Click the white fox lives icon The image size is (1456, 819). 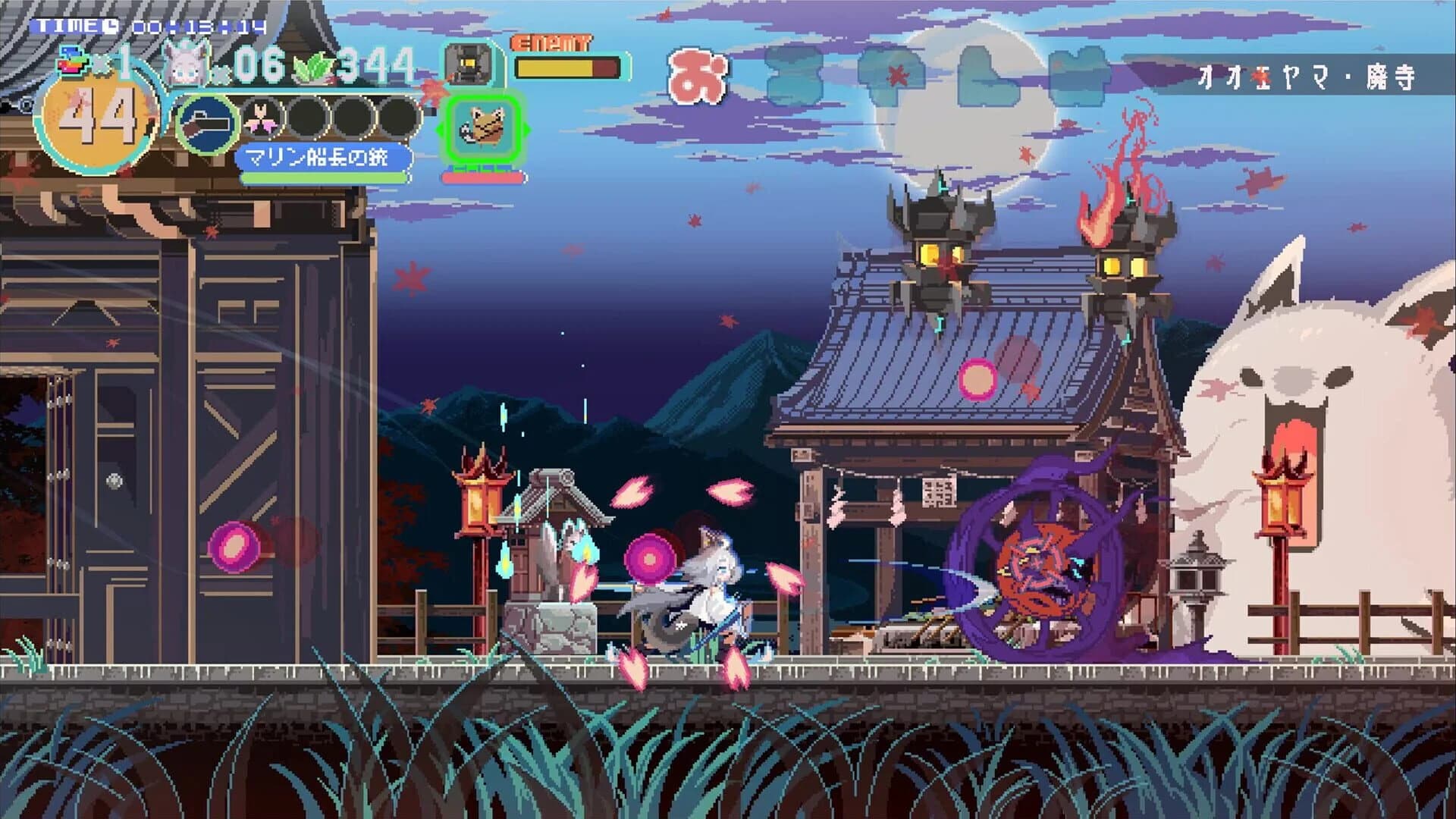(x=184, y=63)
